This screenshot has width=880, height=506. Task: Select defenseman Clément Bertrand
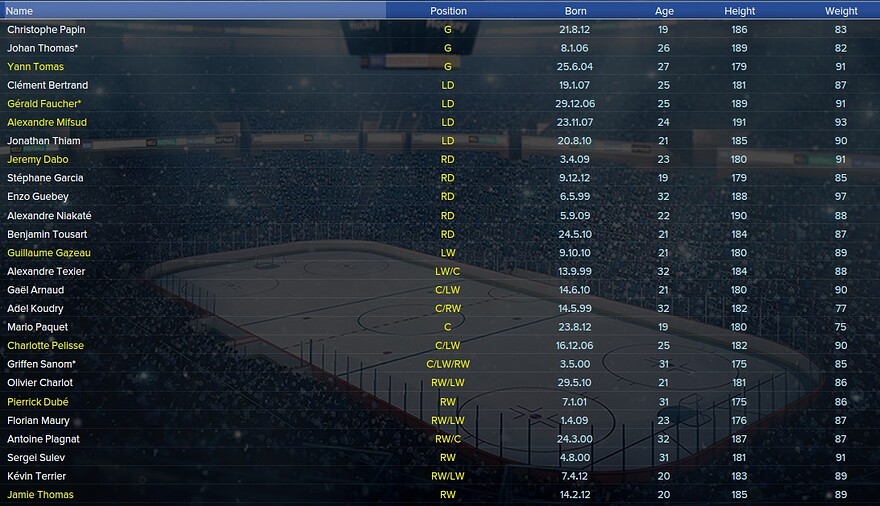pos(47,86)
